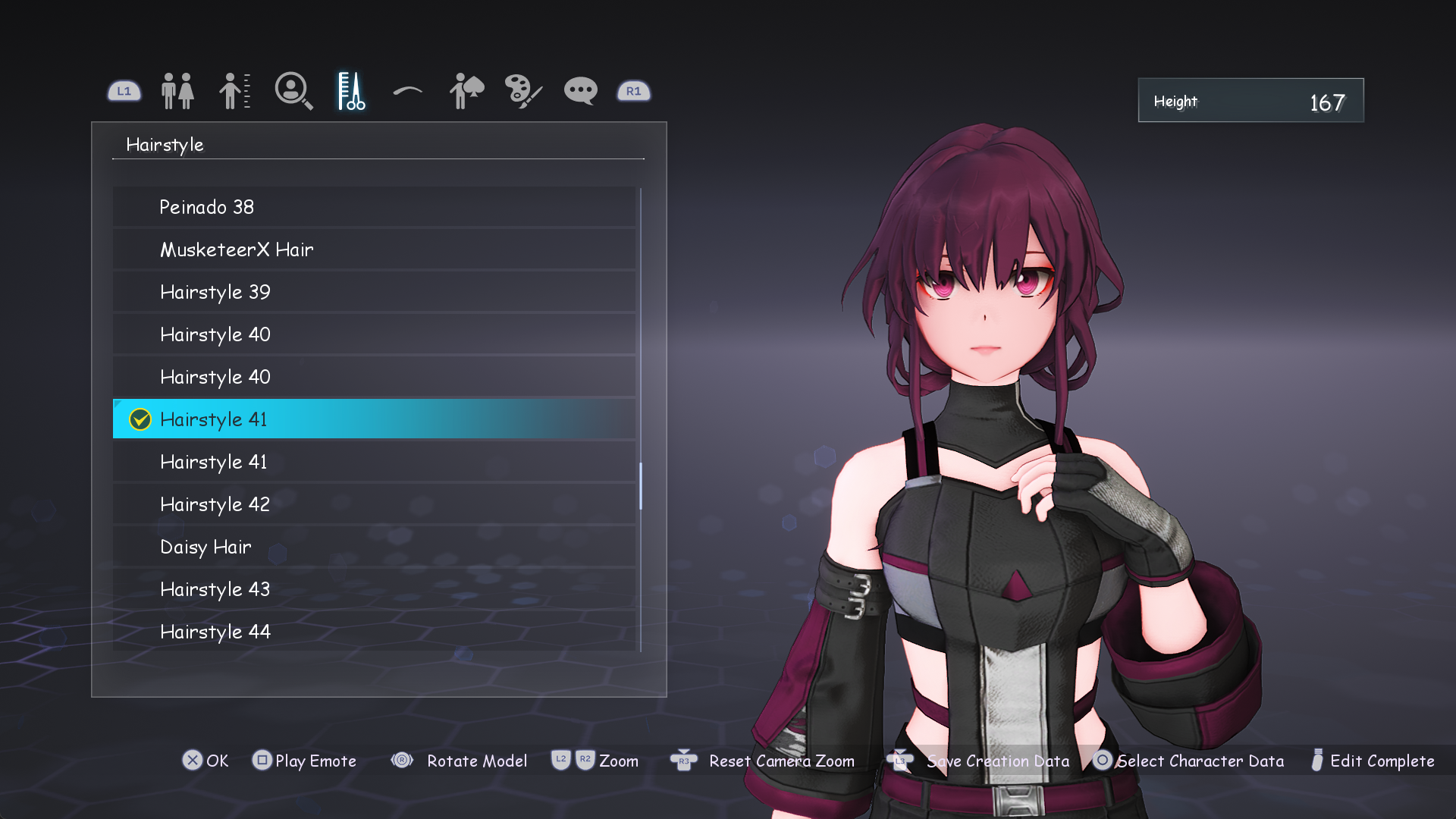Select the Peinado 38 hairstyle
Screen dimensions: 1456x819
(x=374, y=207)
